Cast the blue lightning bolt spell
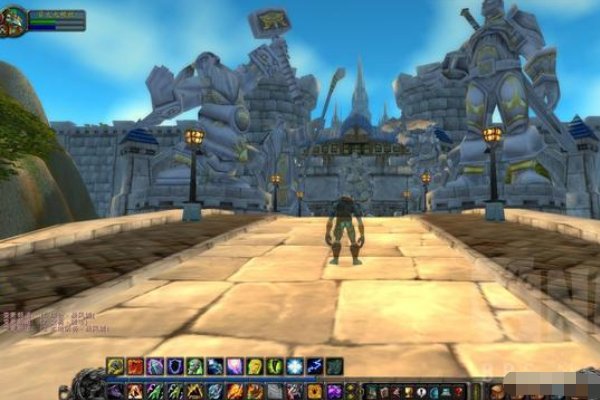600x400 pixels. point(315,367)
